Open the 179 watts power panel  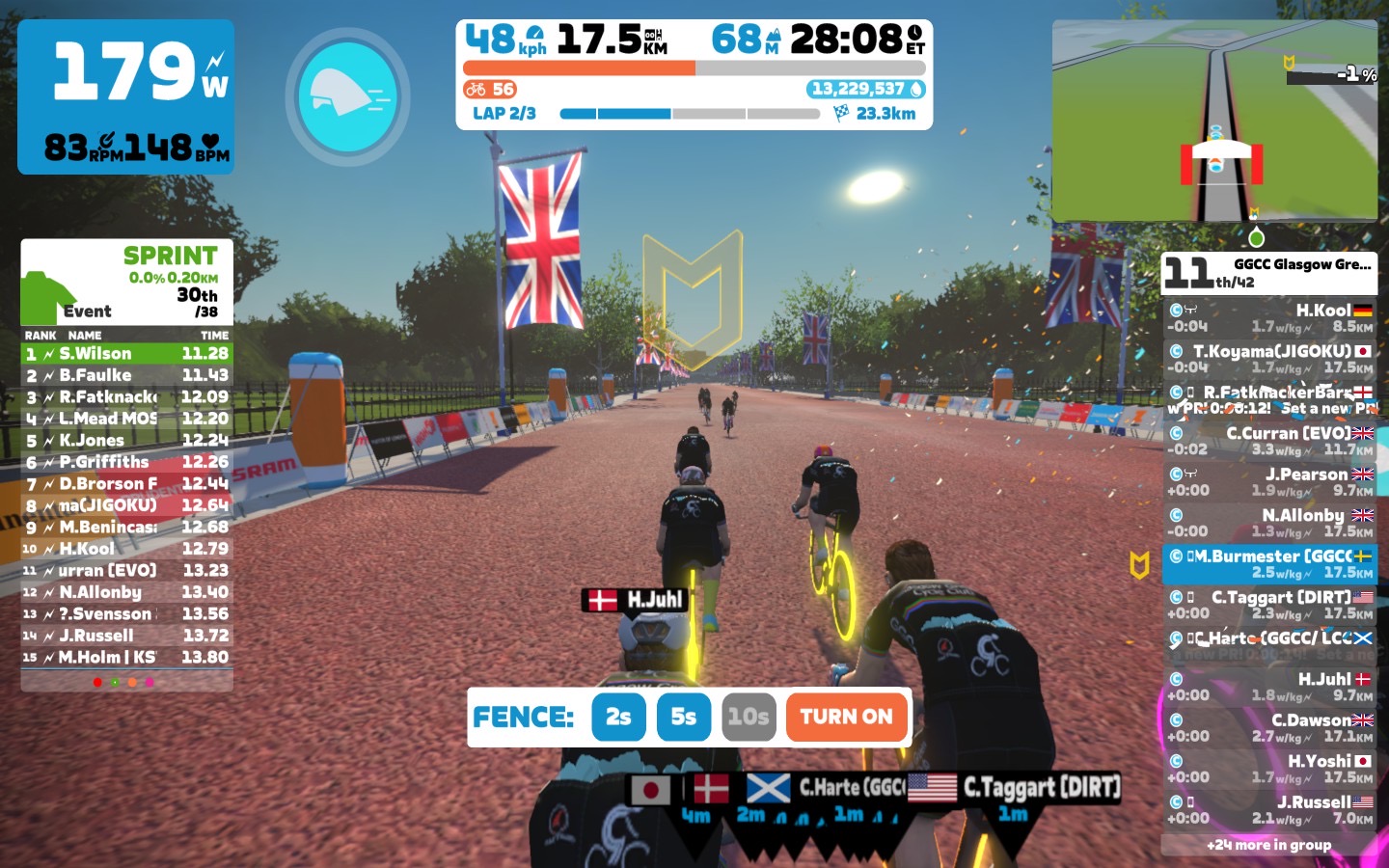pos(125,96)
